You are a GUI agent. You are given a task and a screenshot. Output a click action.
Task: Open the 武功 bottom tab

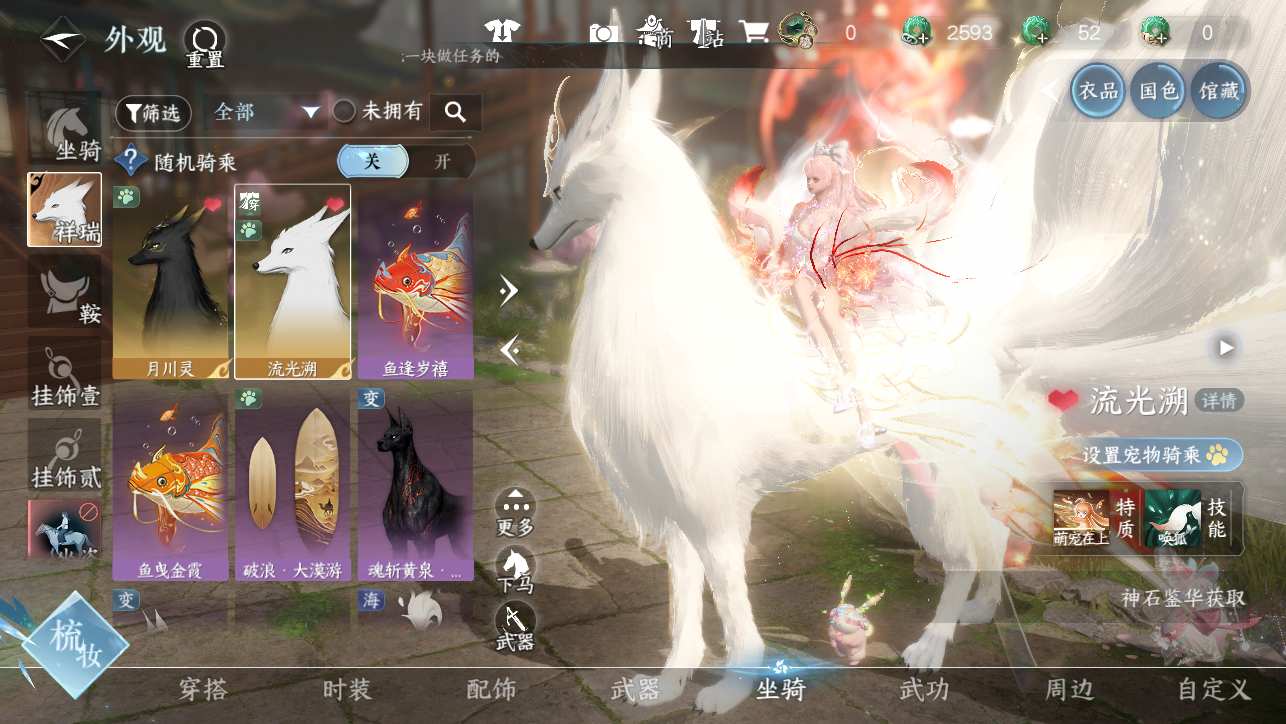pyautogui.click(x=923, y=689)
